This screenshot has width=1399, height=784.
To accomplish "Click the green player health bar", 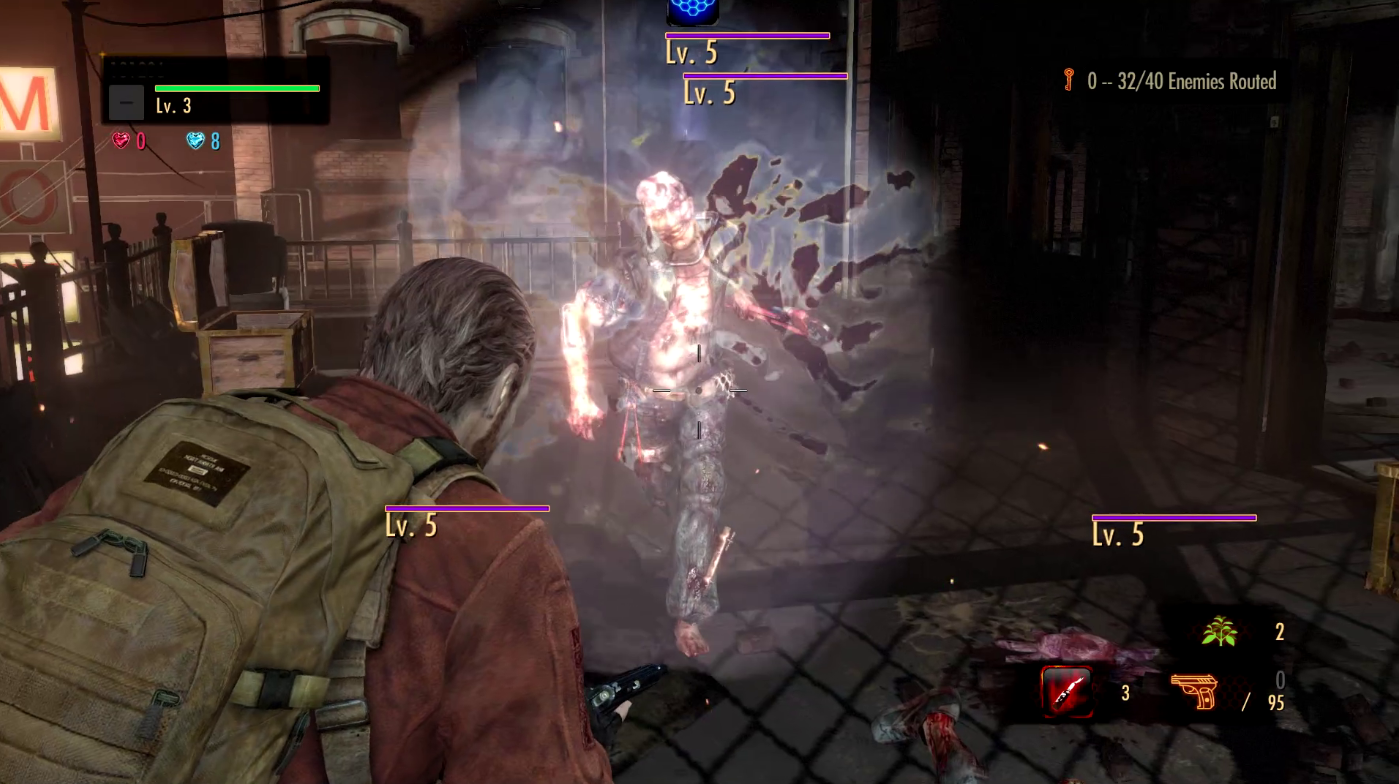I will pos(237,88).
